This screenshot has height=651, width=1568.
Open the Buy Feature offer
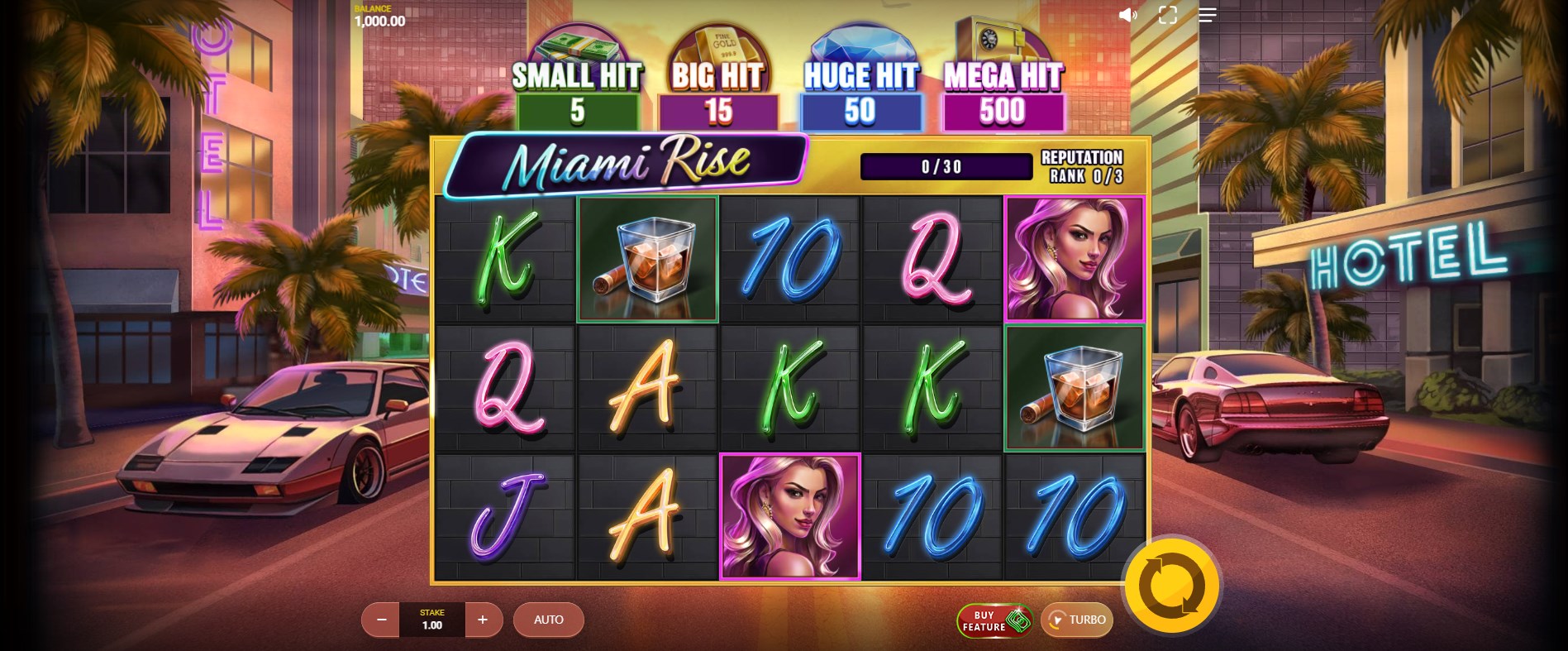[994, 620]
